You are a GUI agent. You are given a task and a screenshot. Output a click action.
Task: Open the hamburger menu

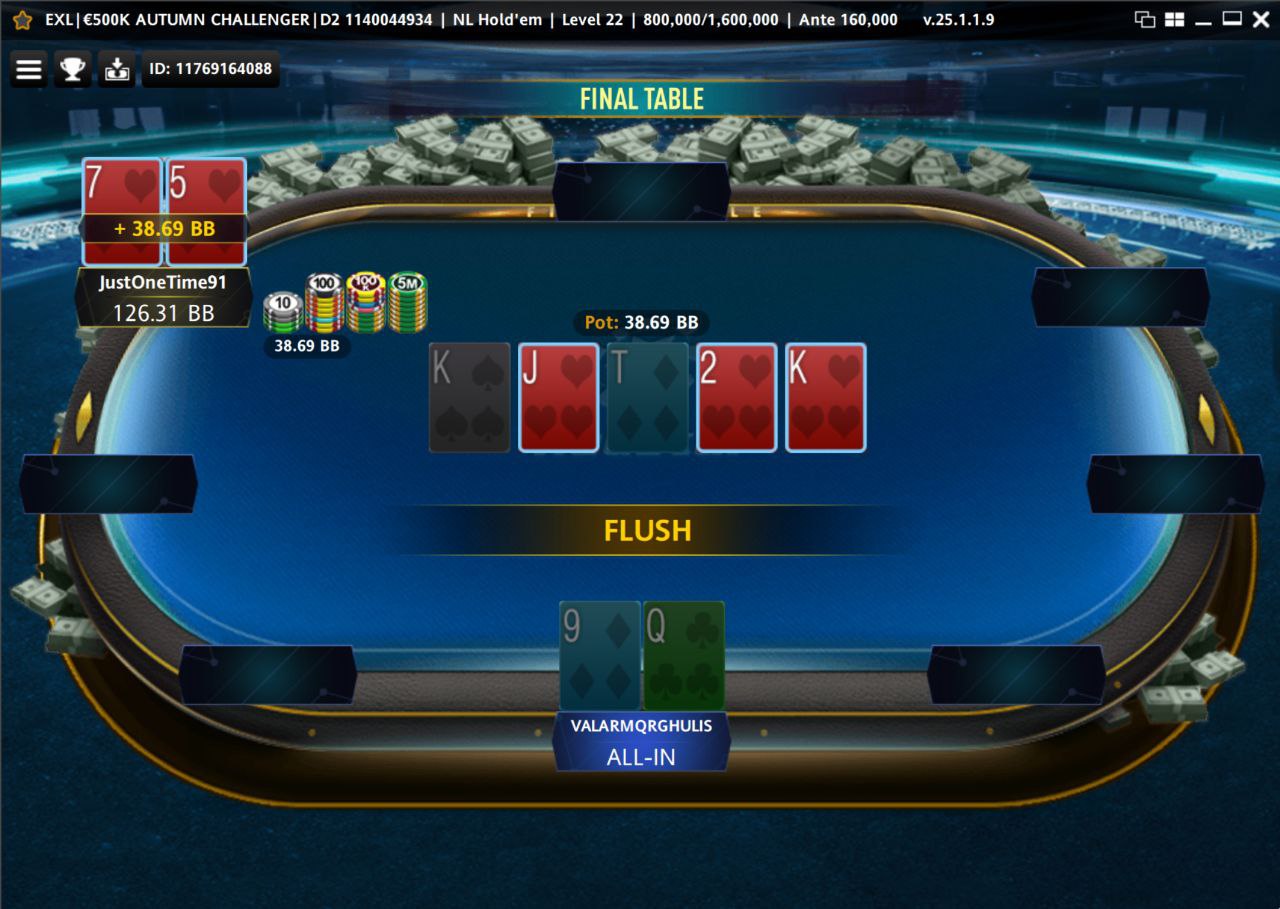tap(29, 69)
